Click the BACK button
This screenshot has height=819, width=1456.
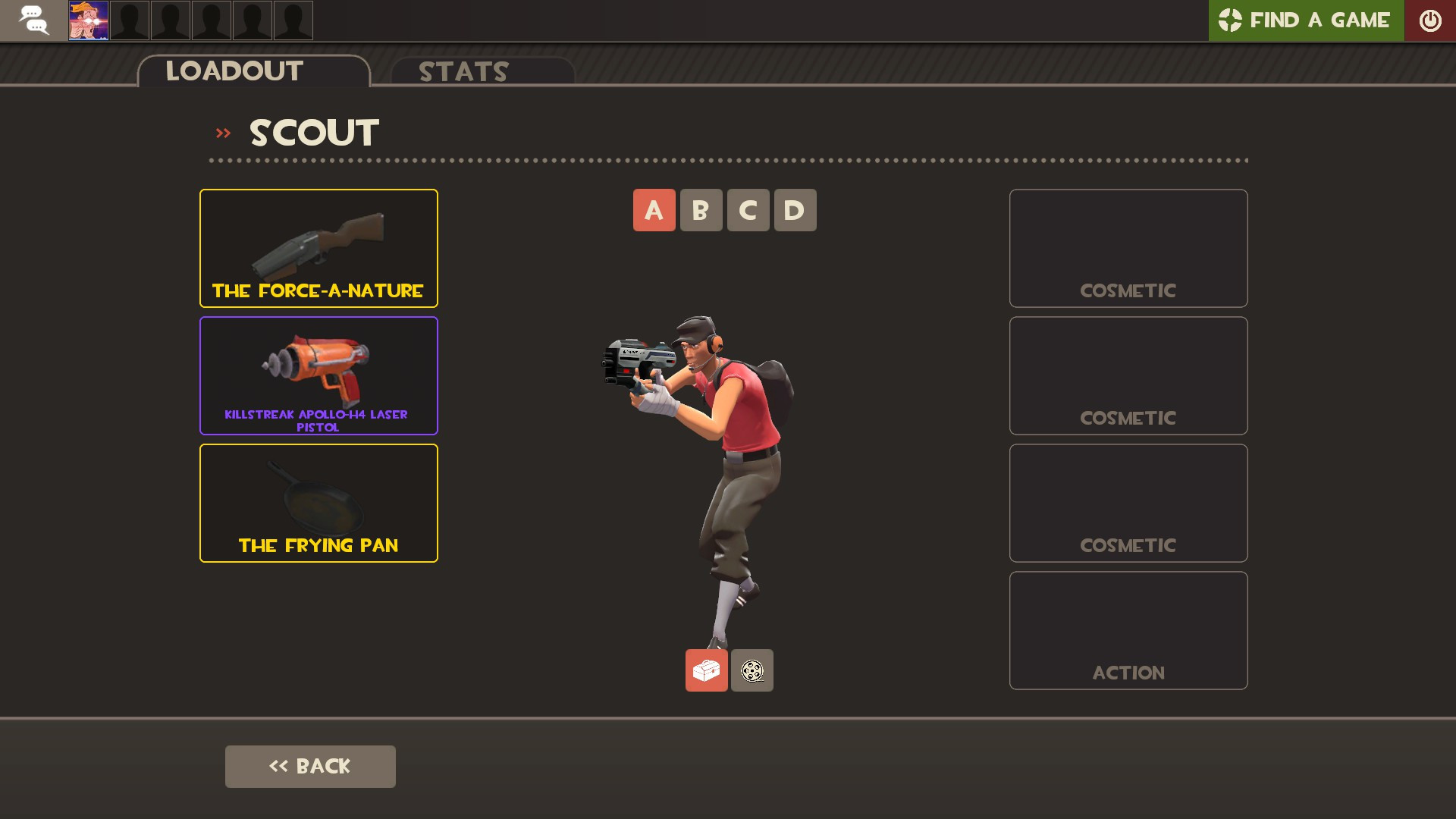[310, 766]
